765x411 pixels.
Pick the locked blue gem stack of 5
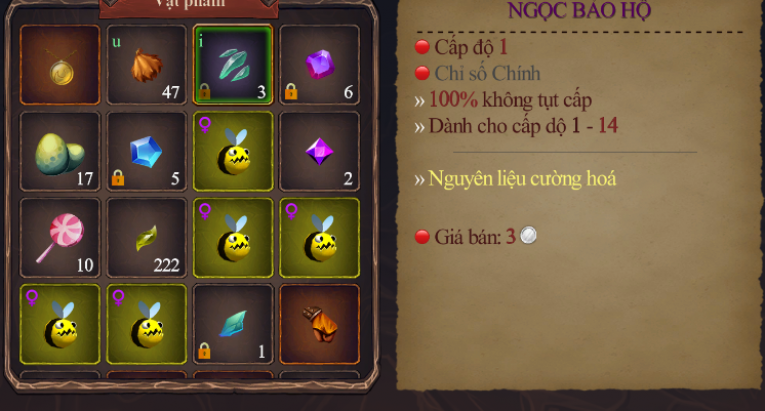[x=147, y=152]
